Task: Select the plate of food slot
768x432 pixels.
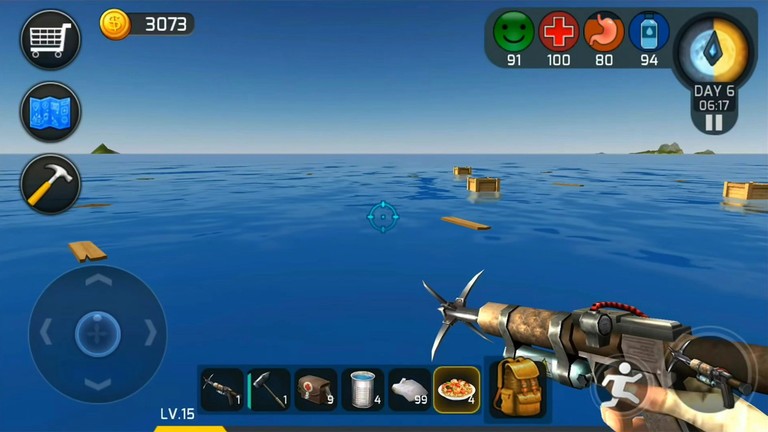Action: [x=456, y=390]
